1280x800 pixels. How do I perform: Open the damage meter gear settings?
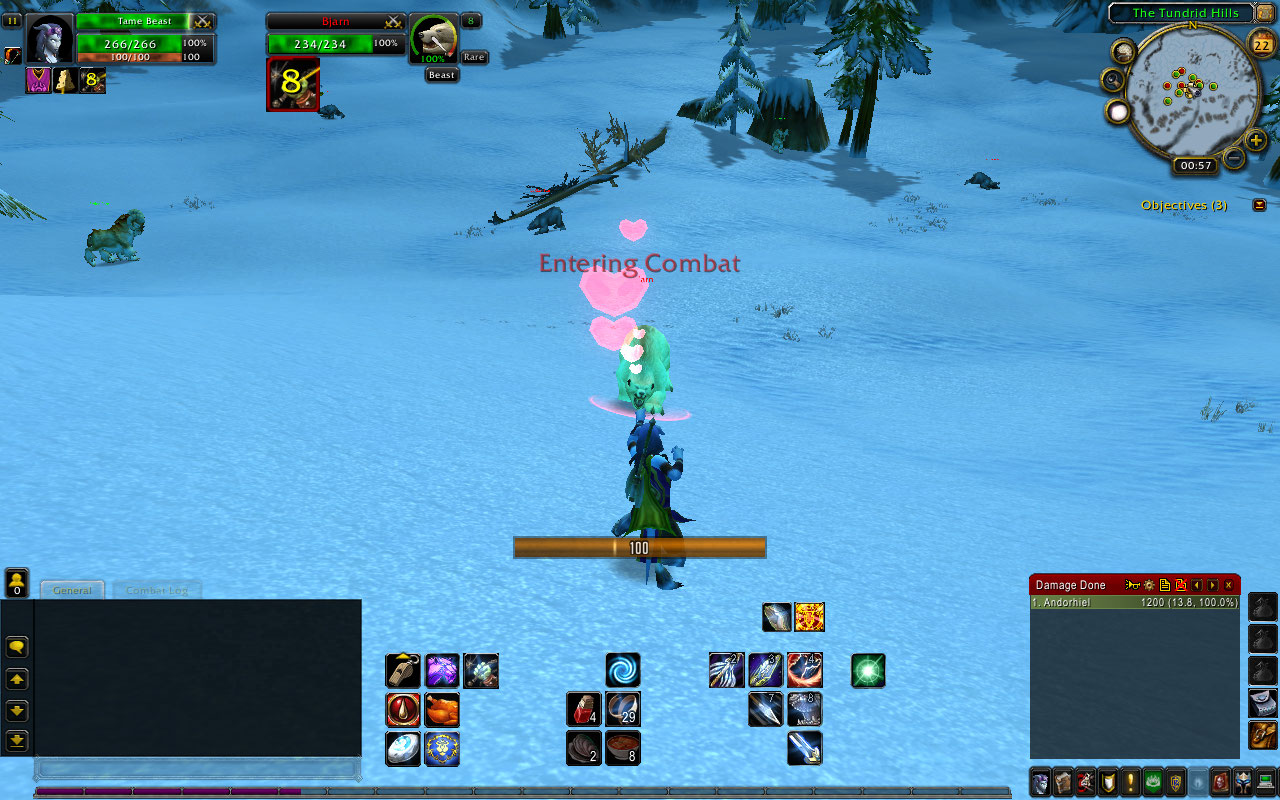pos(1149,585)
